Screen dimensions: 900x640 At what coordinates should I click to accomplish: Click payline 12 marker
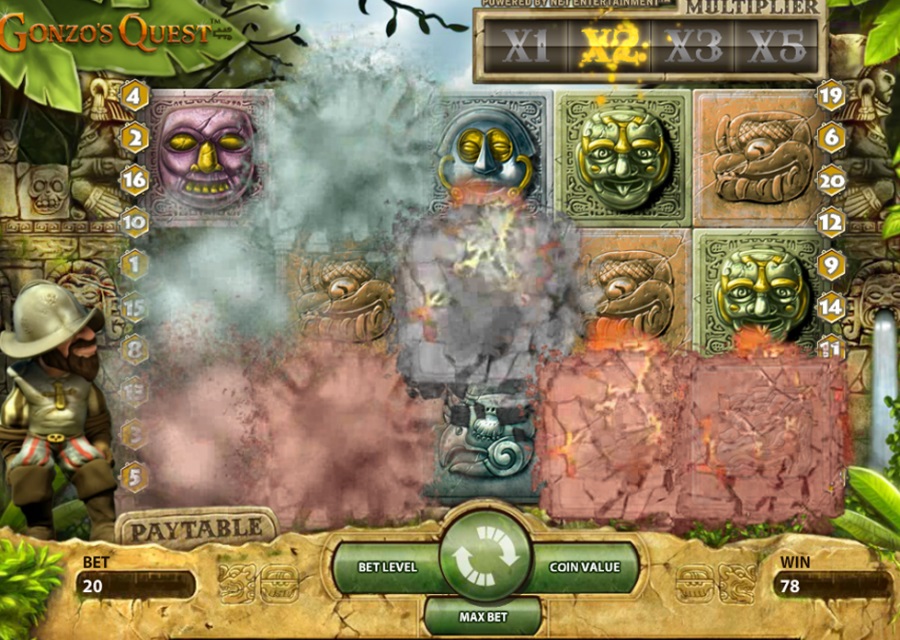coord(831,223)
